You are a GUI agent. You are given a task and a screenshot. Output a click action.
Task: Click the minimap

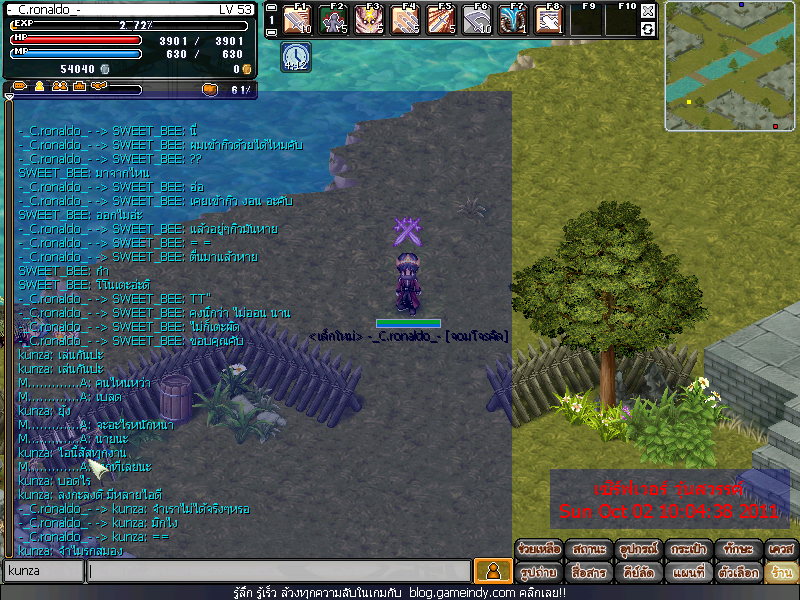(731, 67)
